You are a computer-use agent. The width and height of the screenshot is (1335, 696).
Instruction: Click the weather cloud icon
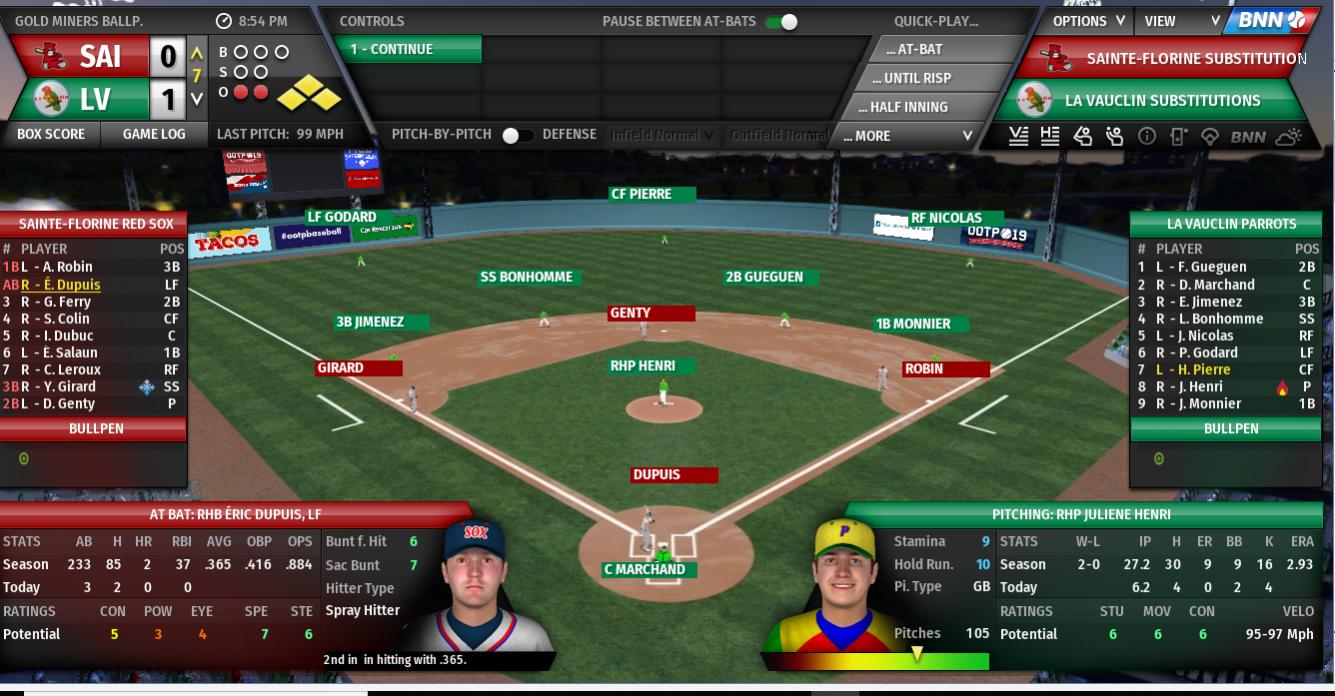(1289, 137)
